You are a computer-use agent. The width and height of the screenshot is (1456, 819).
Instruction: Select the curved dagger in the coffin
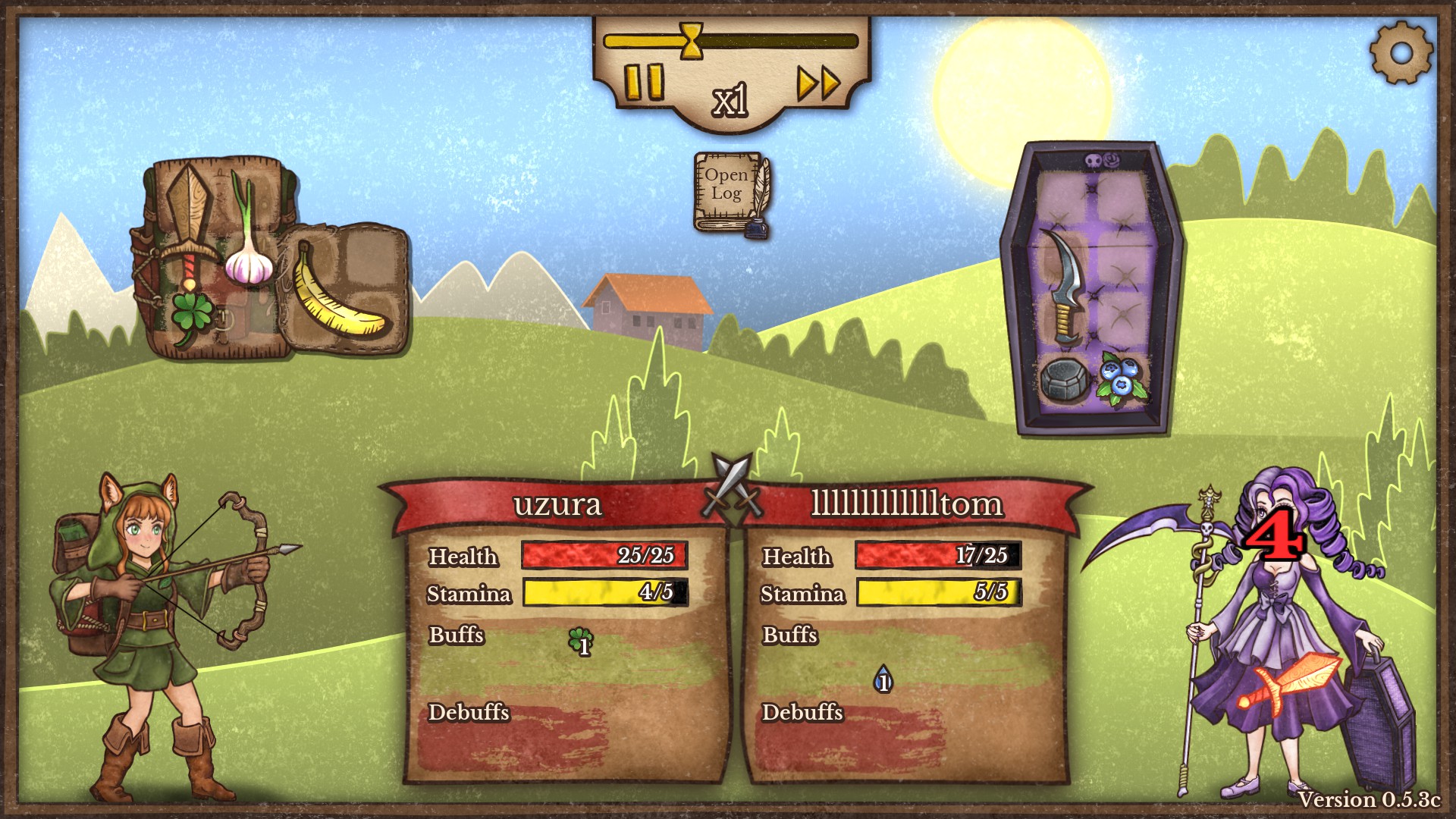1068,286
